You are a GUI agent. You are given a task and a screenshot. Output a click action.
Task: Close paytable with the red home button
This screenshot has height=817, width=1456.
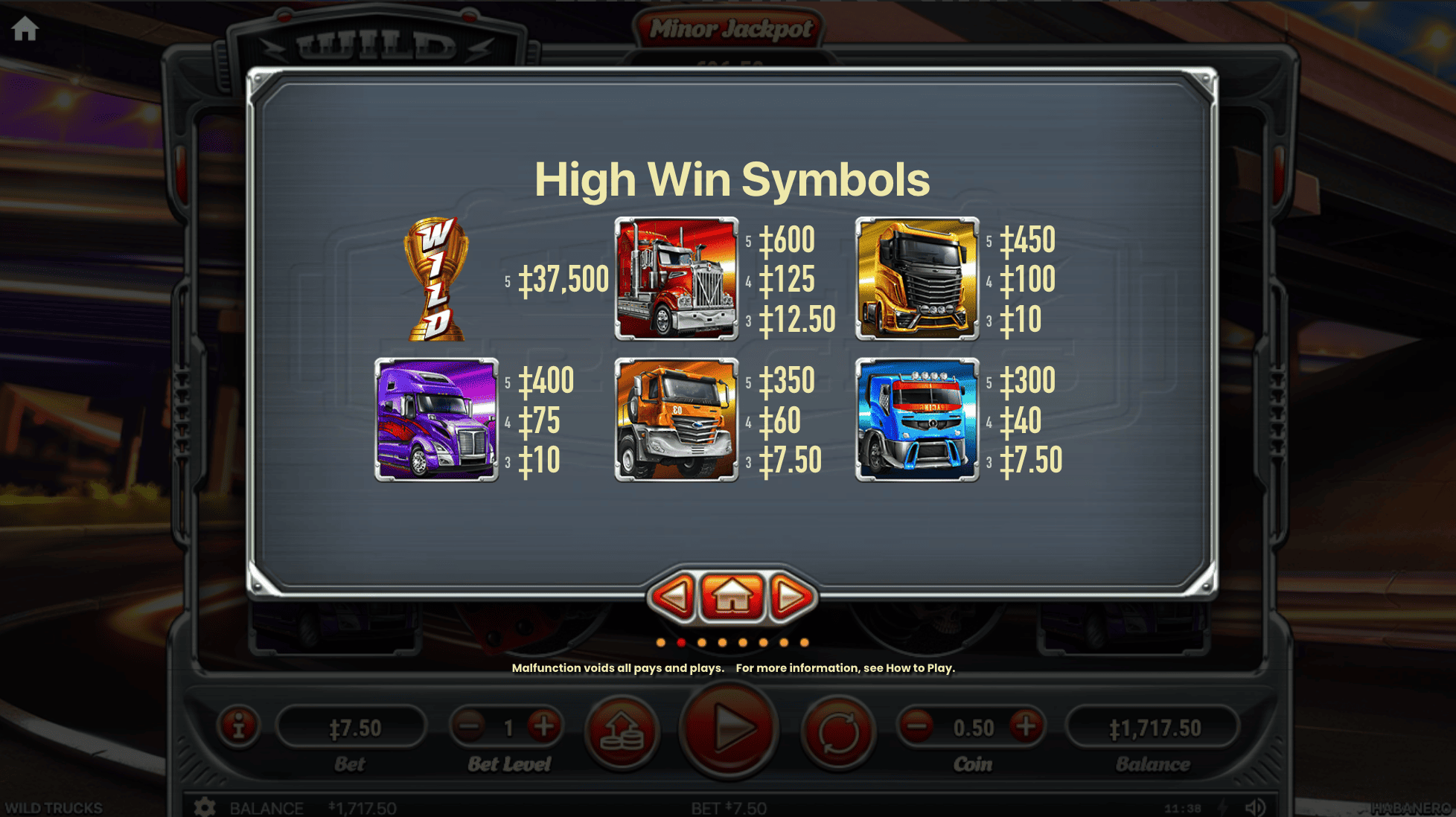pos(732,597)
